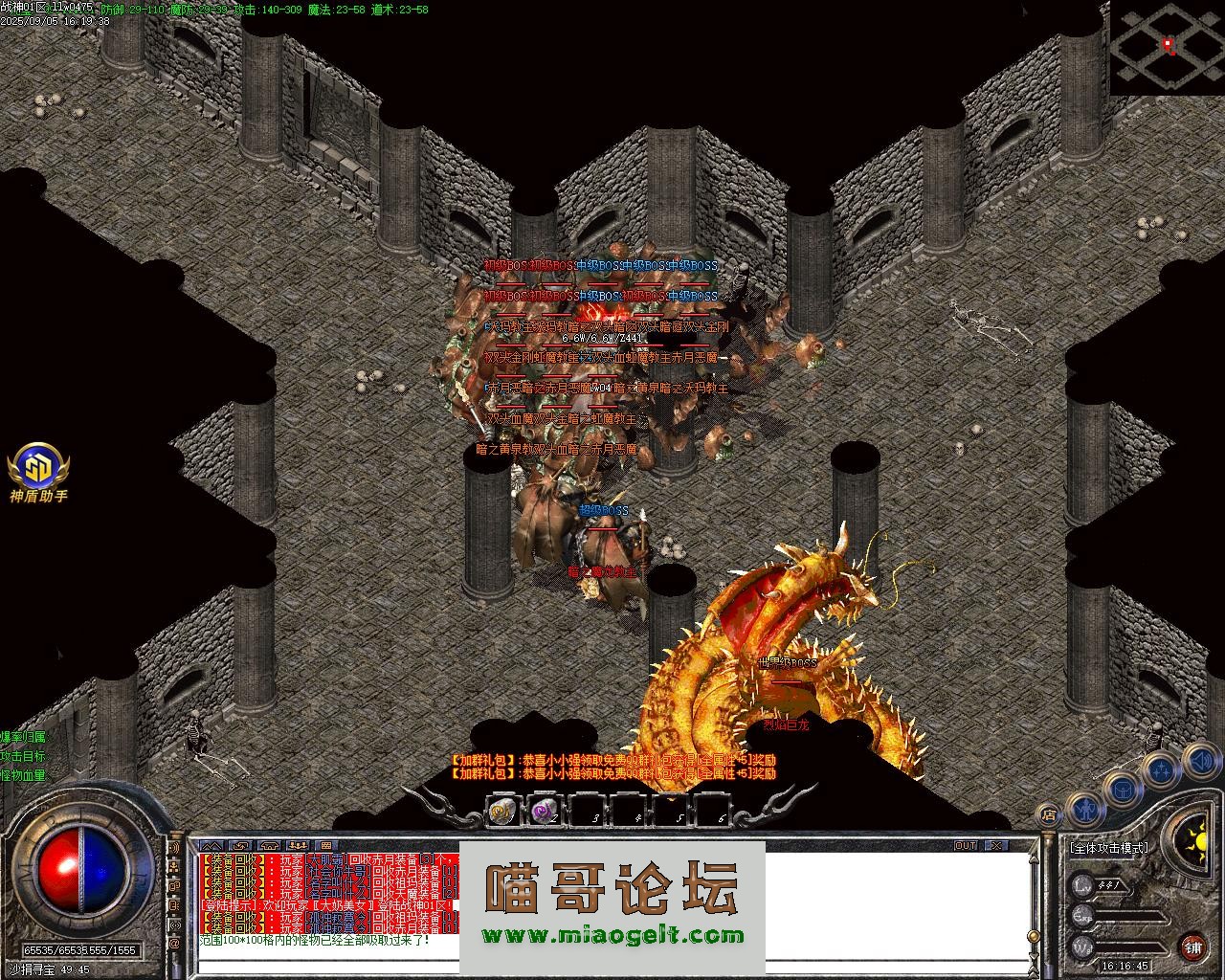Click the @ chat channel button
The image size is (1225, 980).
click(175, 943)
